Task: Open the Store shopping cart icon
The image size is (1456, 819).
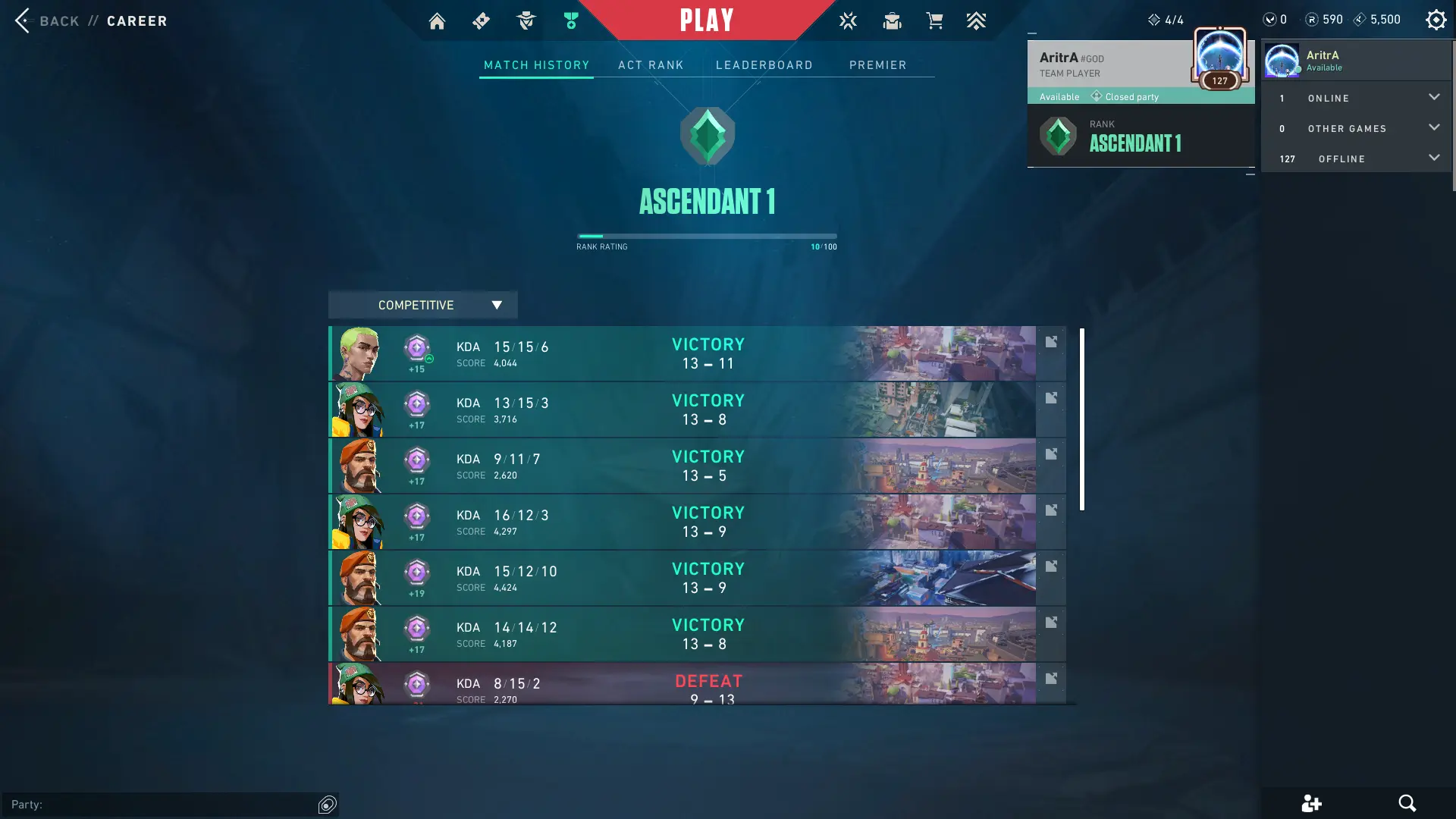Action: (x=935, y=21)
